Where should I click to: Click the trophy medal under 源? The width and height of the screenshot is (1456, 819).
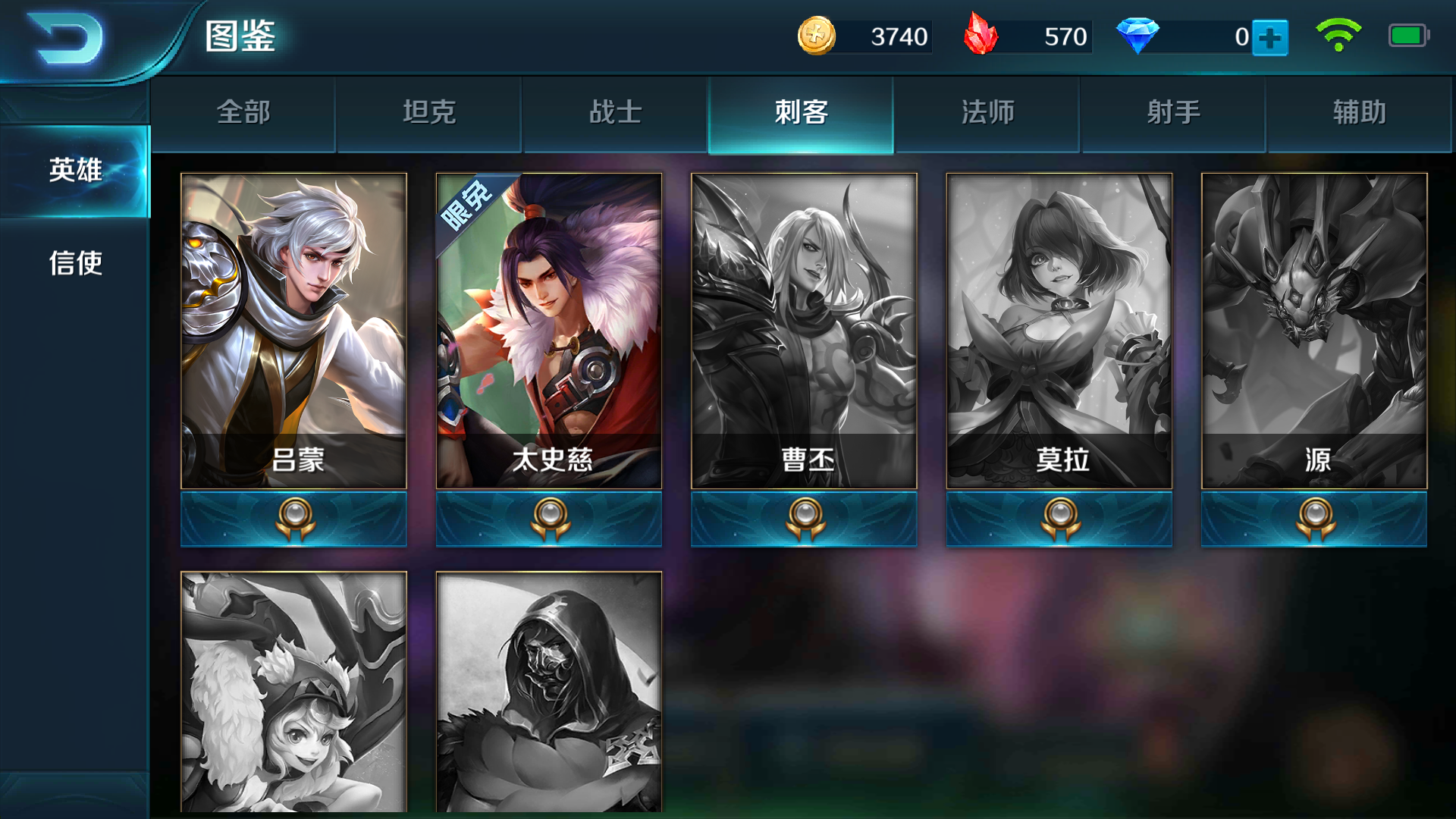(x=1316, y=519)
